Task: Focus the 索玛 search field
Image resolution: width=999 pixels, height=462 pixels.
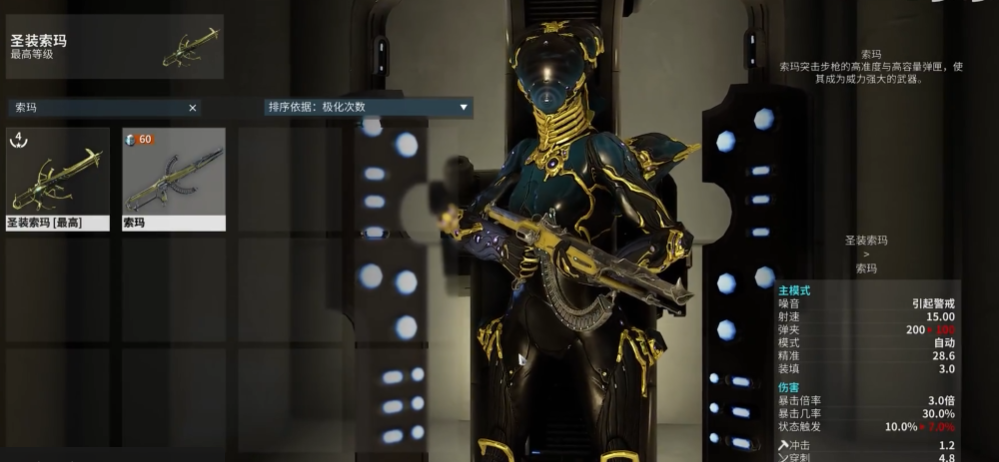Action: point(95,108)
